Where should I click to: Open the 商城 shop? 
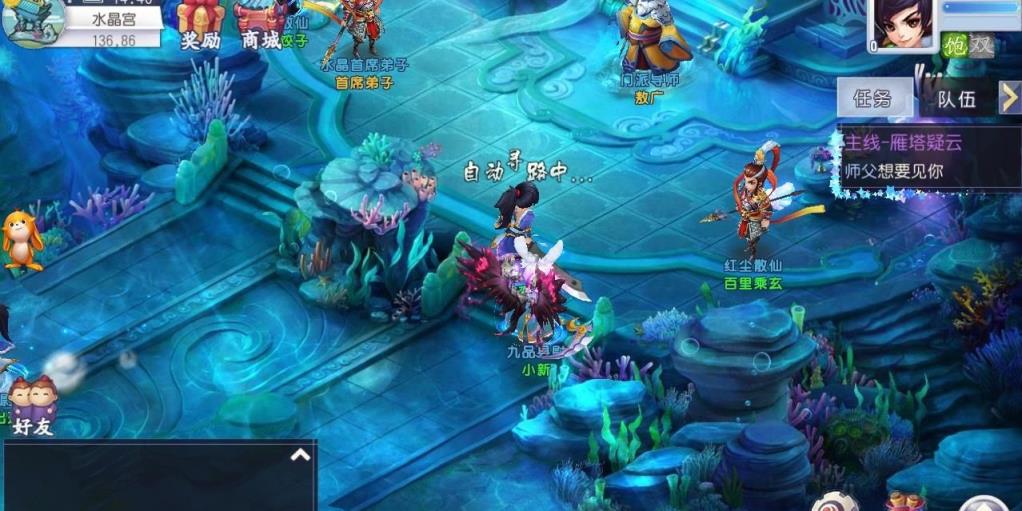tap(259, 24)
